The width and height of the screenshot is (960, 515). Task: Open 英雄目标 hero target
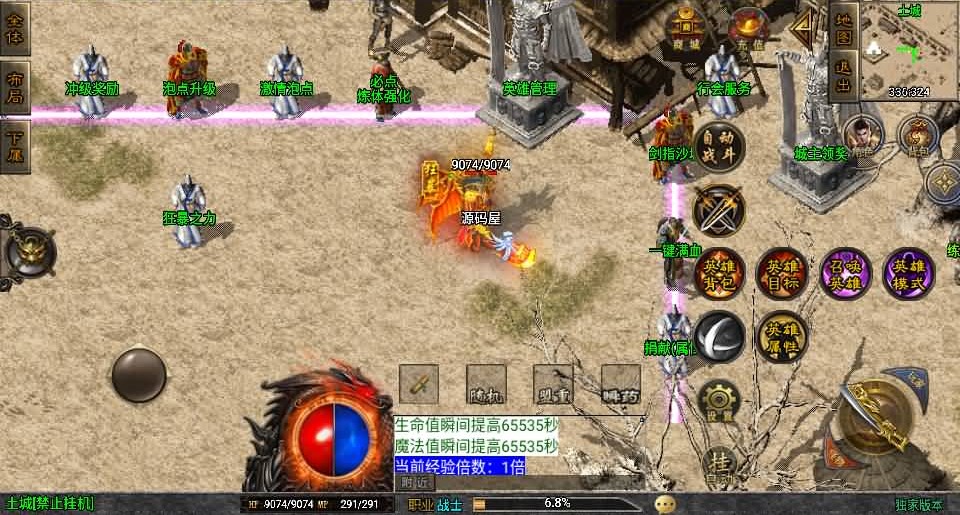782,274
